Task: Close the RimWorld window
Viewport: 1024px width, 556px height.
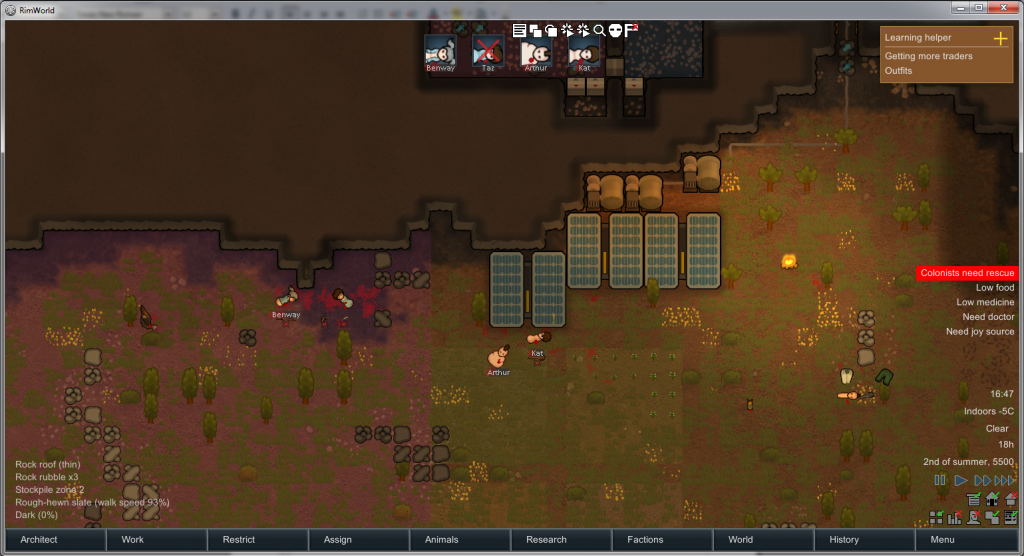Action: [x=1006, y=7]
